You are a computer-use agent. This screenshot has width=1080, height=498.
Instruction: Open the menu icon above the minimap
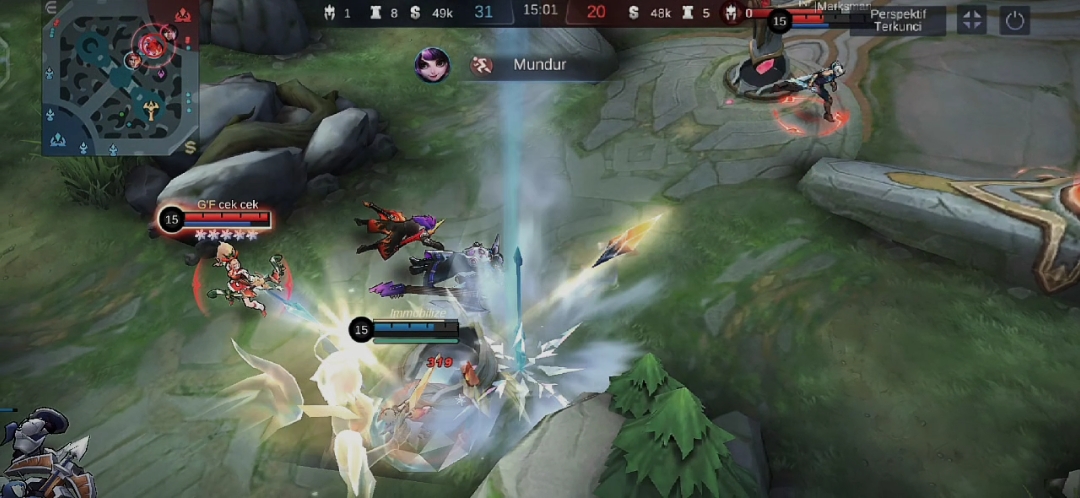[x=52, y=8]
